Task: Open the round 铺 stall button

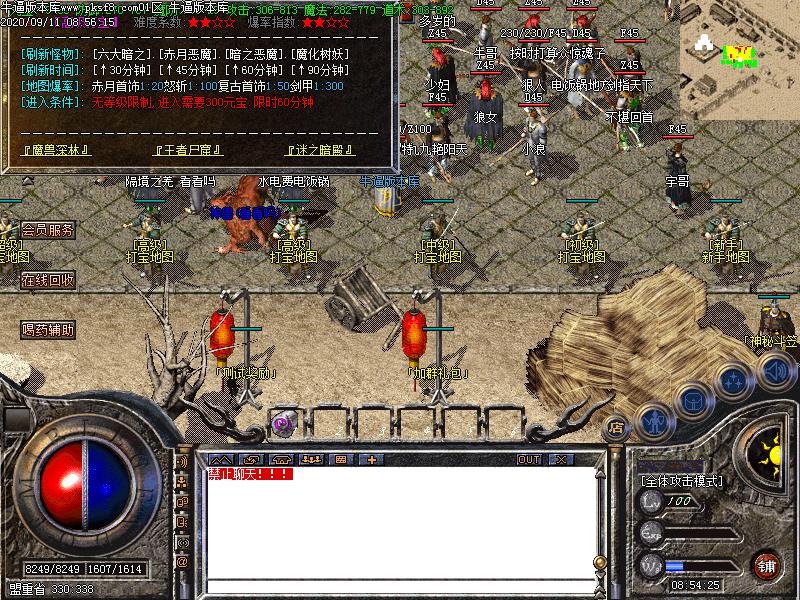Action: [x=766, y=564]
